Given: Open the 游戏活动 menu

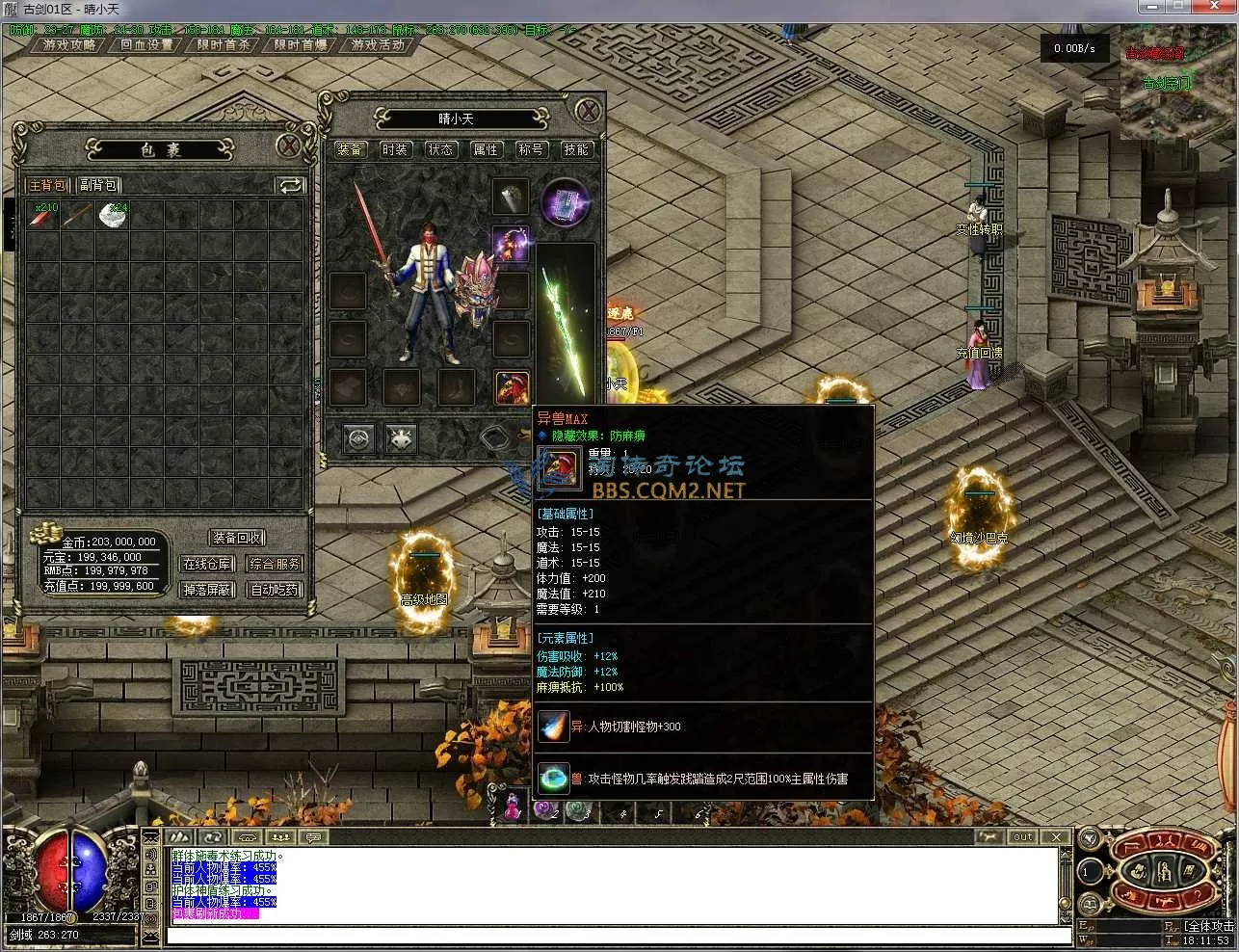Looking at the screenshot, I should point(377,44).
